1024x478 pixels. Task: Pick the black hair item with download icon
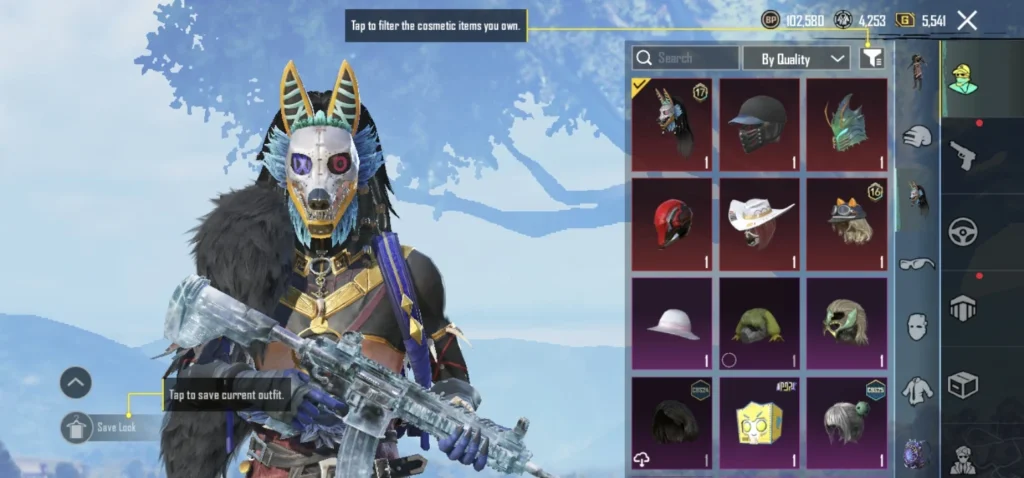point(671,422)
